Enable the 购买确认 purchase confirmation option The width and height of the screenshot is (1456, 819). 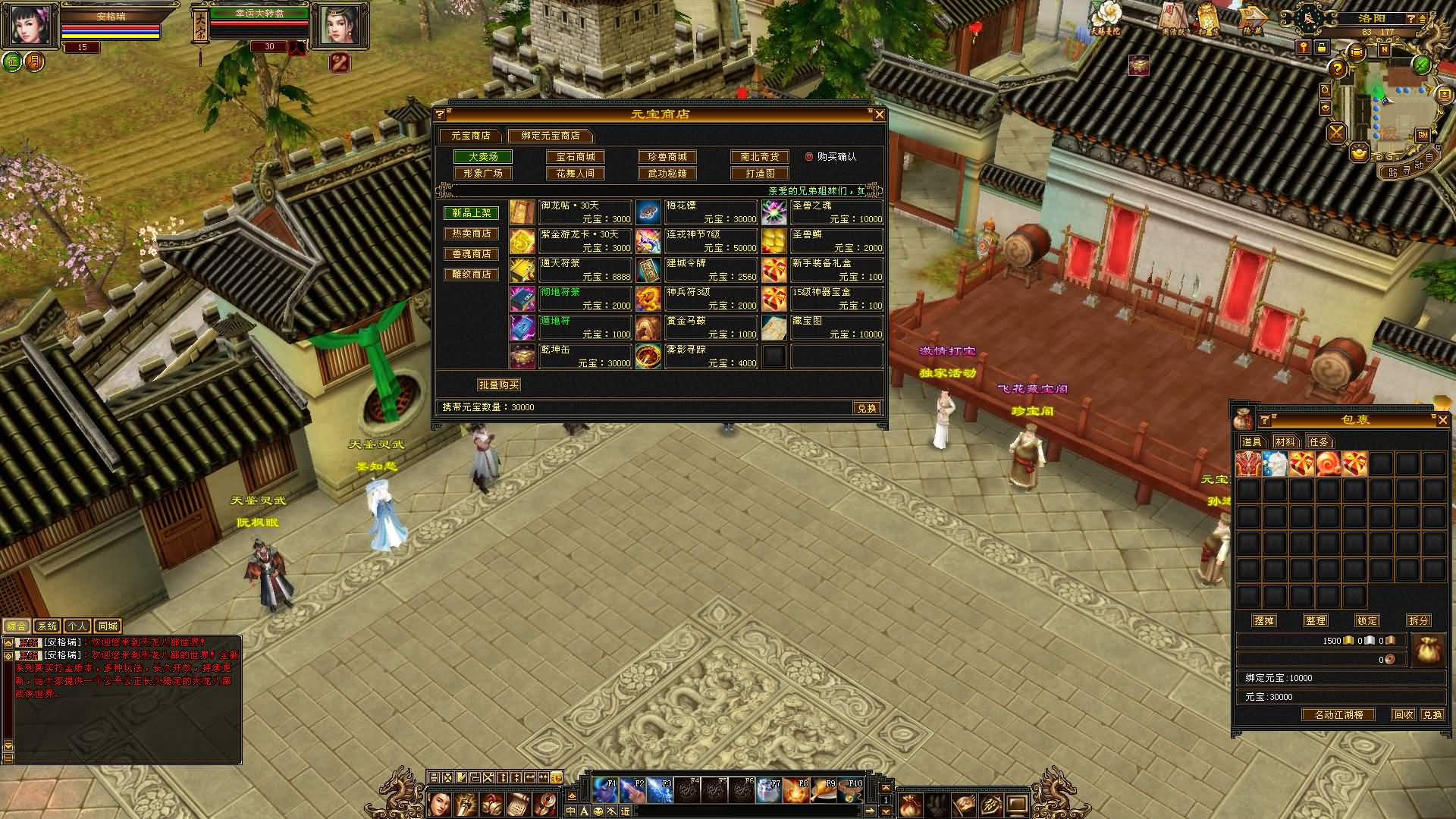point(808,157)
